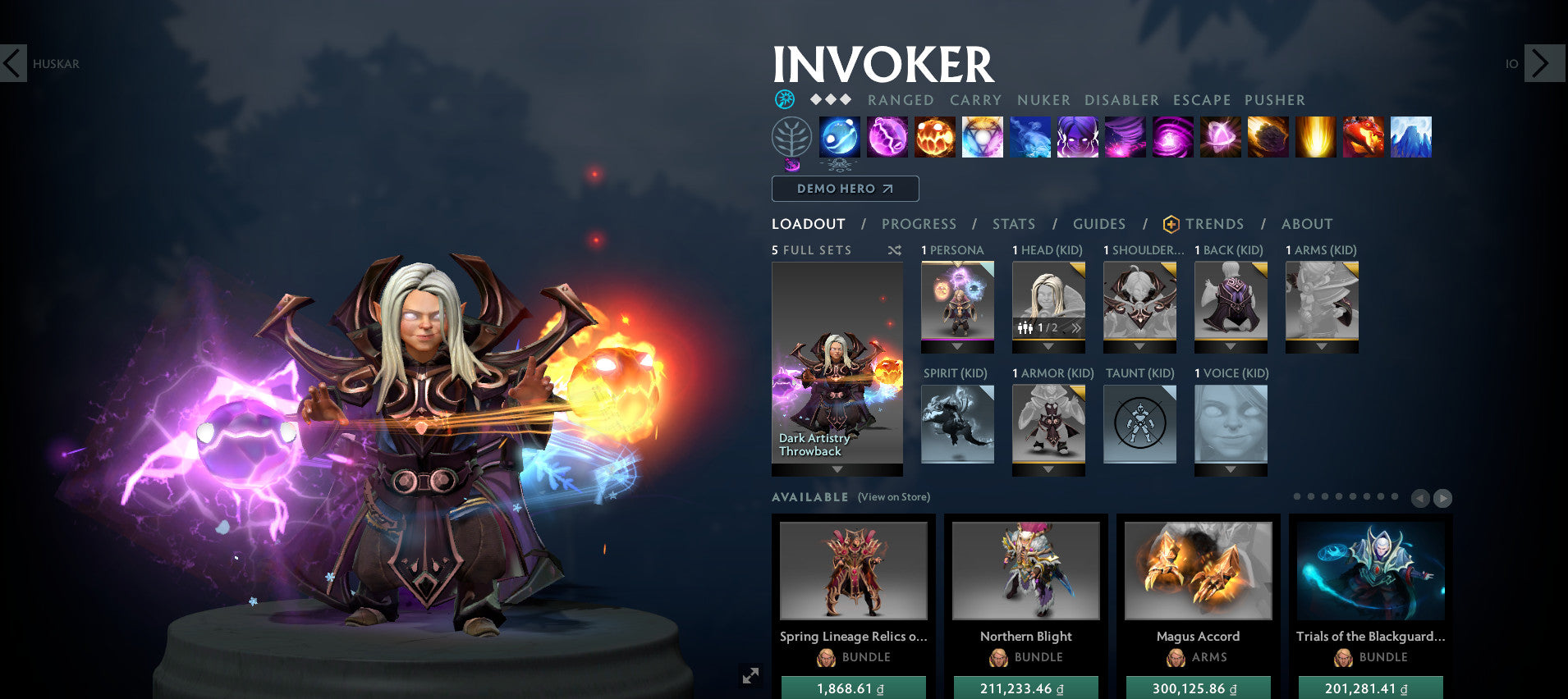Shuffle loadout with the crossed-arrows icon
Image resolution: width=1568 pixels, height=699 pixels.
(895, 251)
